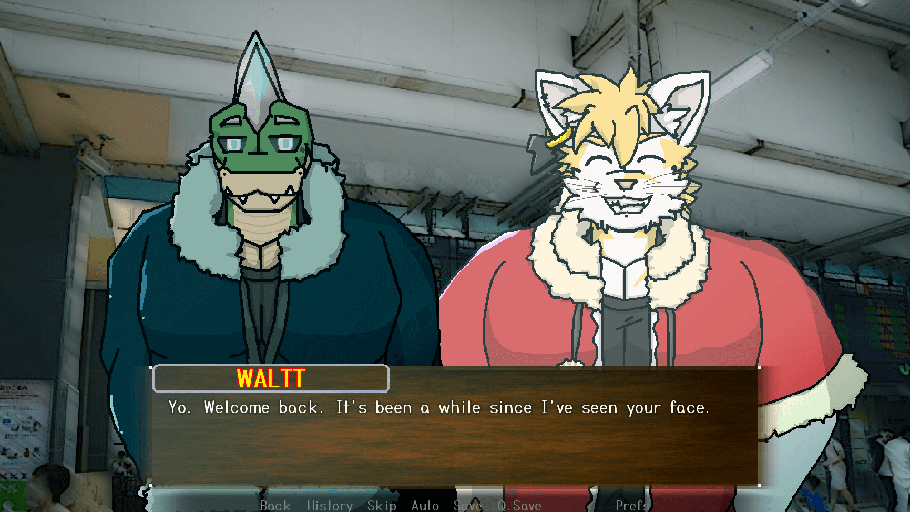Go back with the Back button
Screen dimensions: 910x512
click(x=275, y=505)
